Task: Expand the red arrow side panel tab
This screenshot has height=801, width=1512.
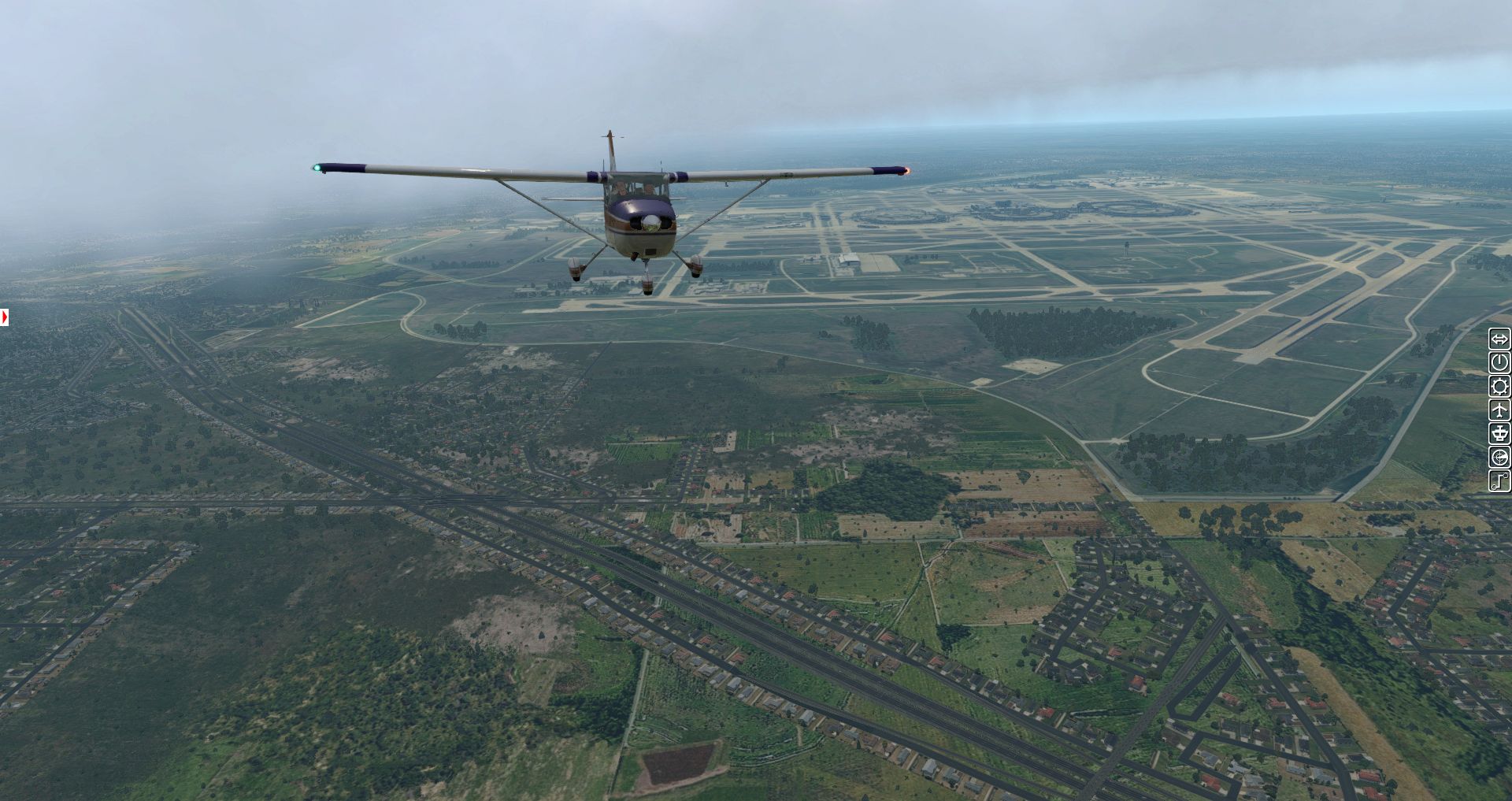Action: pyautogui.click(x=5, y=317)
